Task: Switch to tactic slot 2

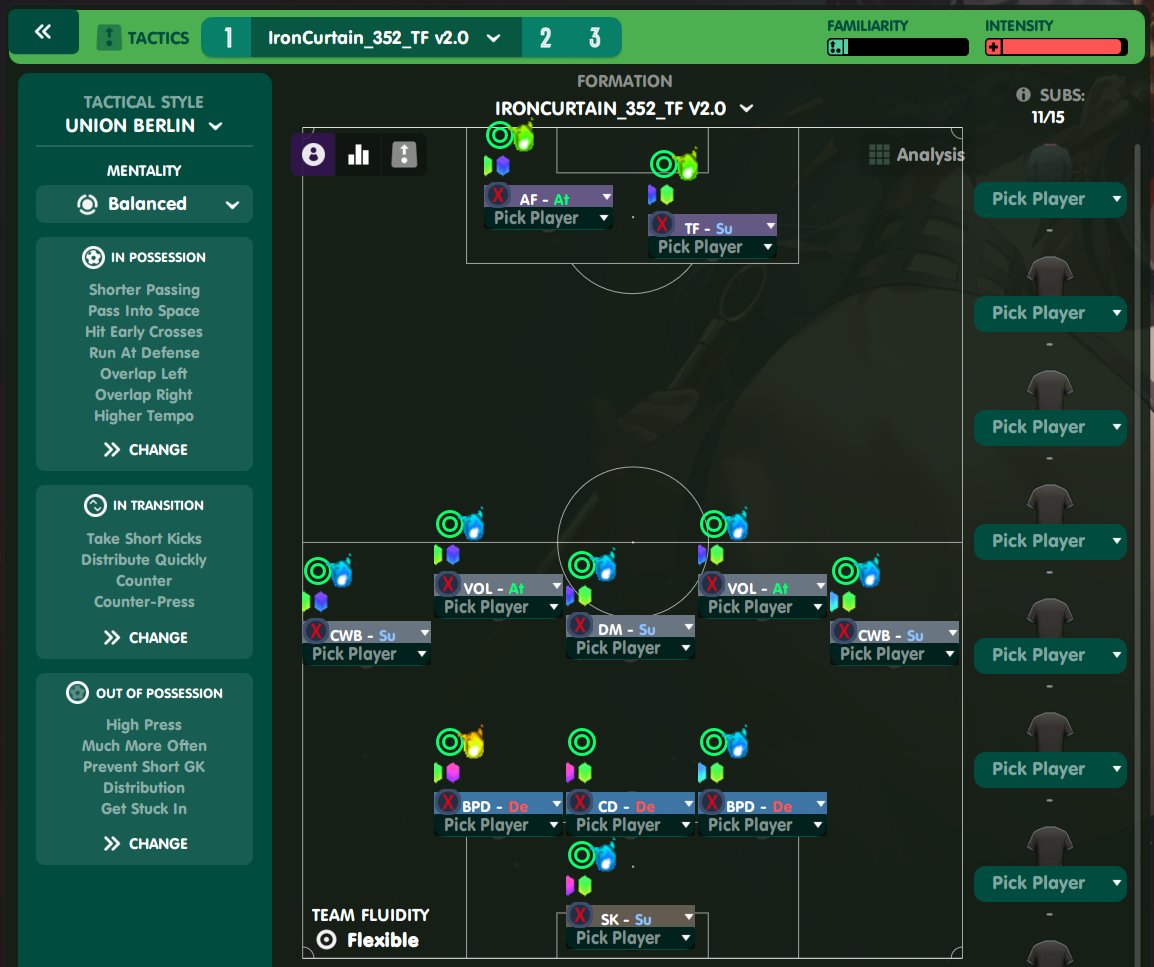Action: 545,38
